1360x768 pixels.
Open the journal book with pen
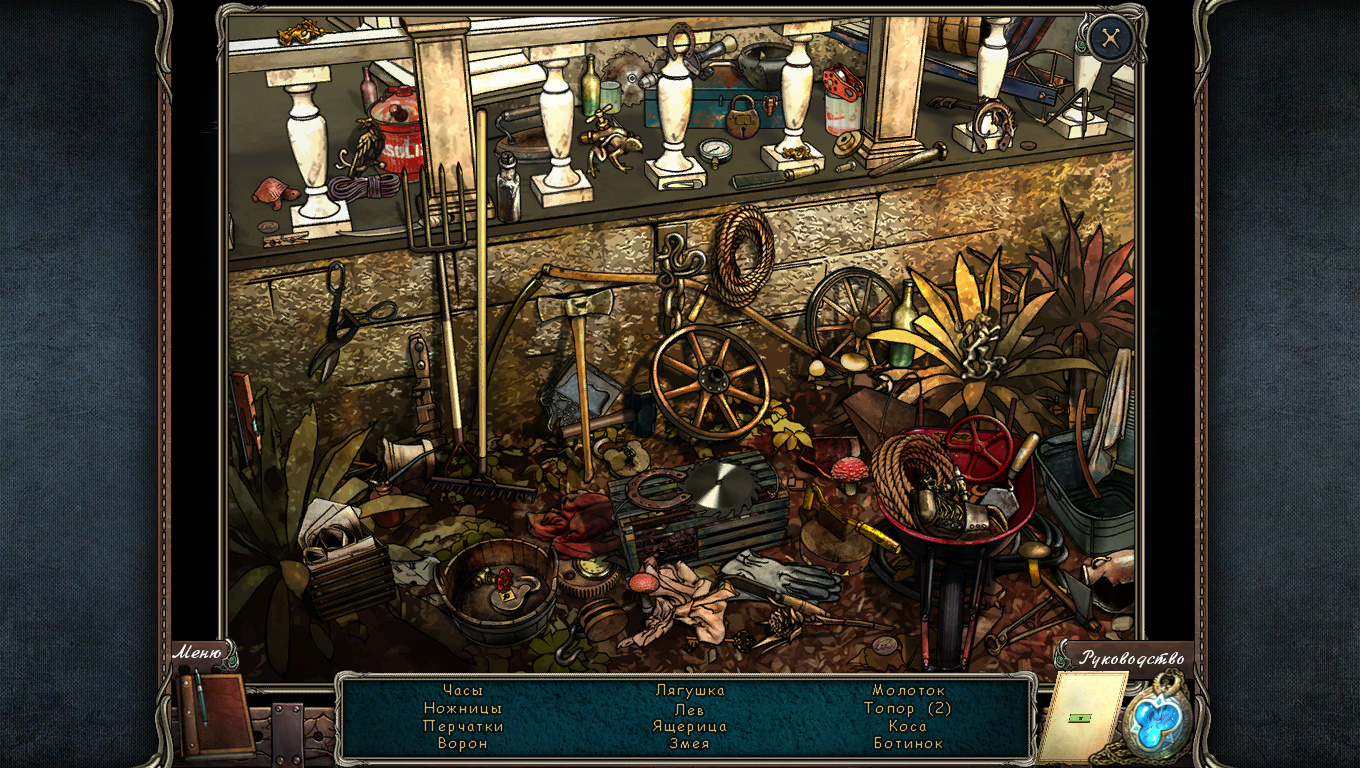[214, 713]
